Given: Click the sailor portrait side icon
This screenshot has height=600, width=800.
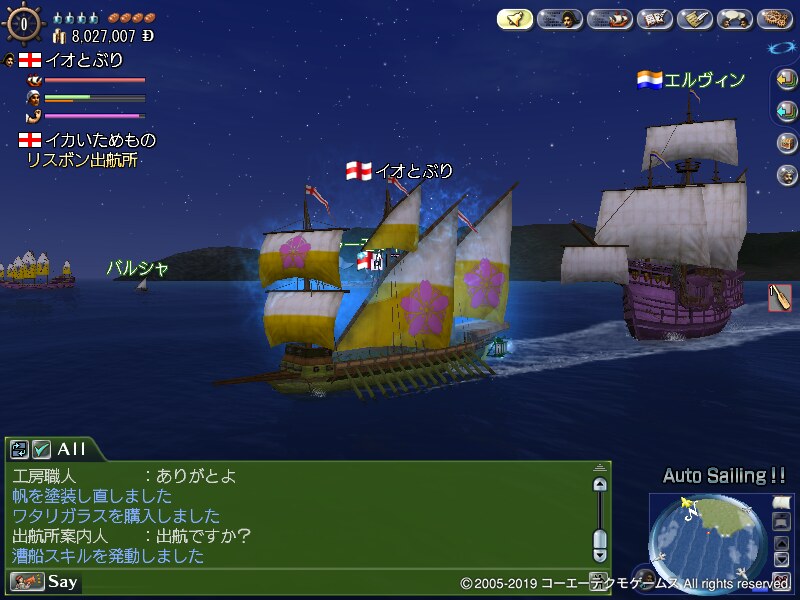Looking at the screenshot, I should [786, 175].
